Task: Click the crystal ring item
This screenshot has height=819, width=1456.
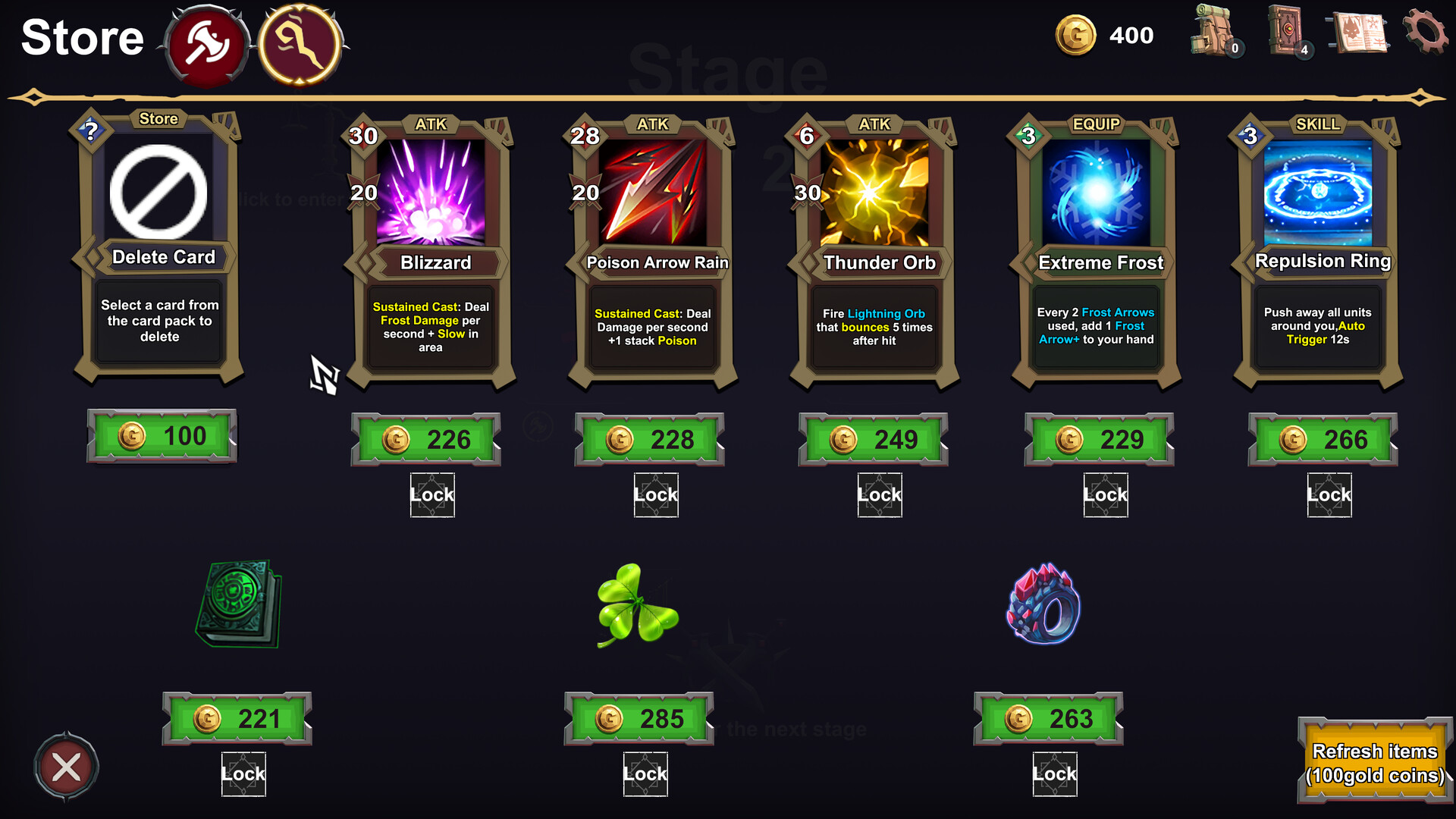Action: coord(1050,607)
